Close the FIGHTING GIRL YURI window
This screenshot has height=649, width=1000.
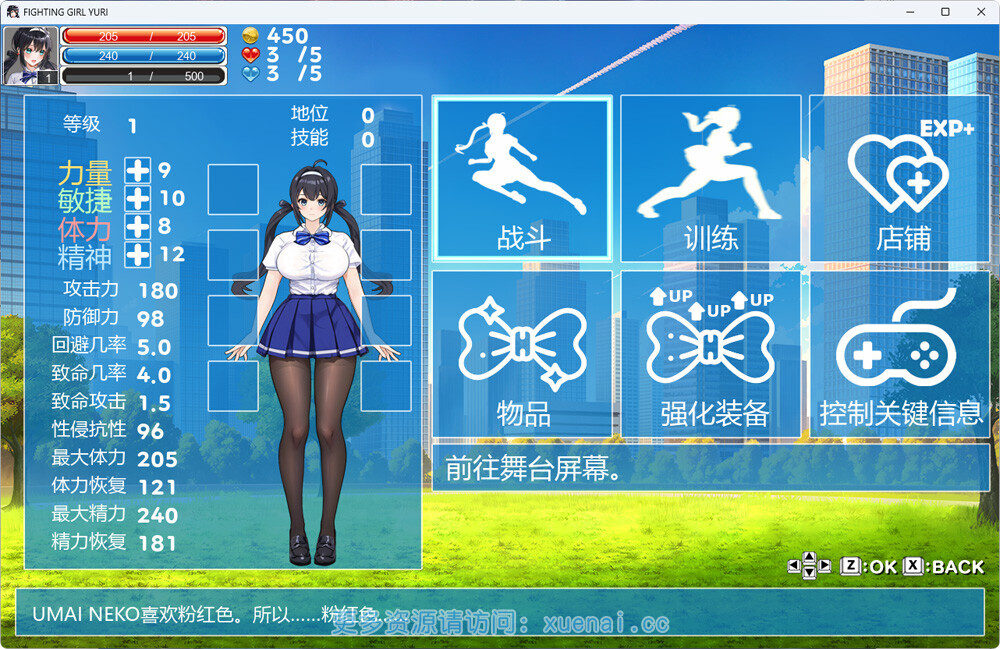click(979, 11)
